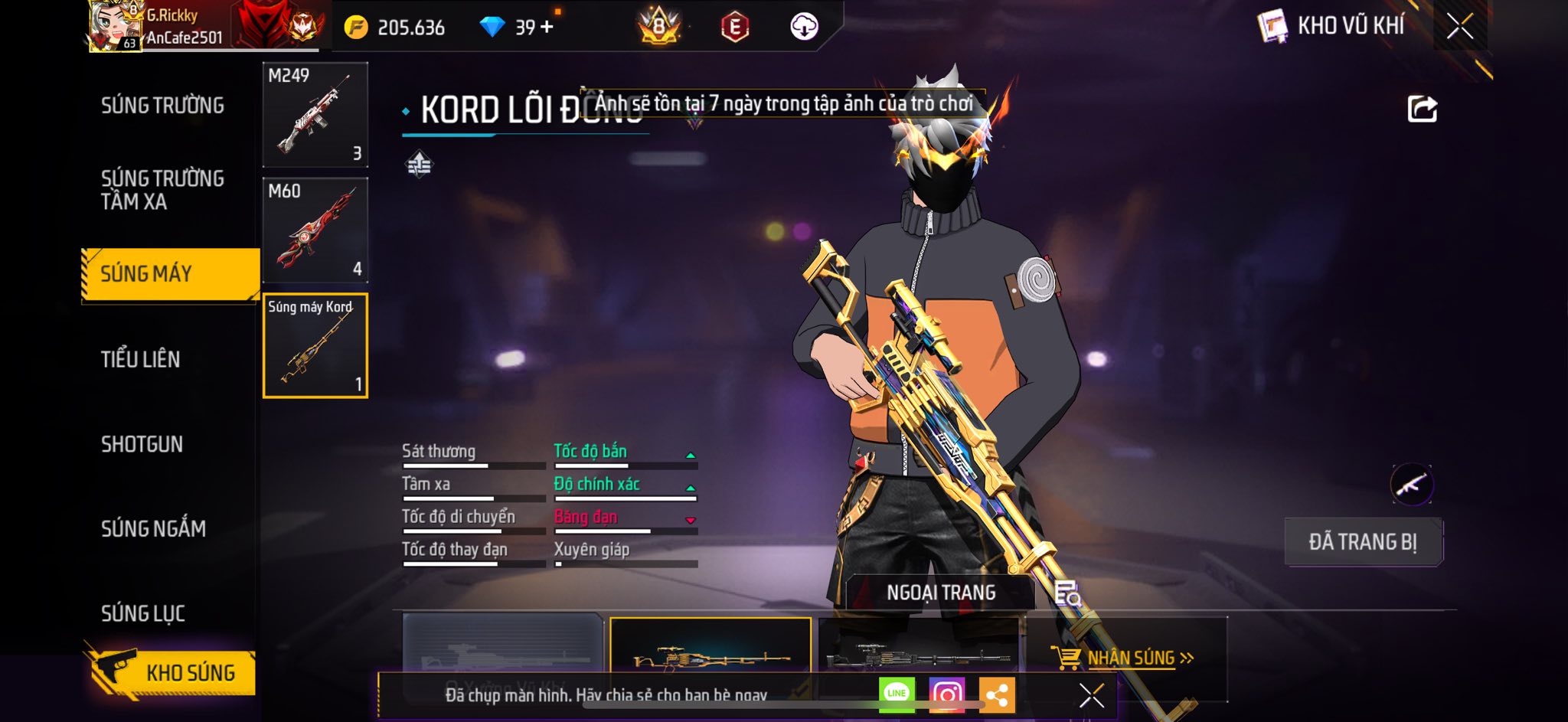Add more diamonds with plus button

[x=547, y=28]
